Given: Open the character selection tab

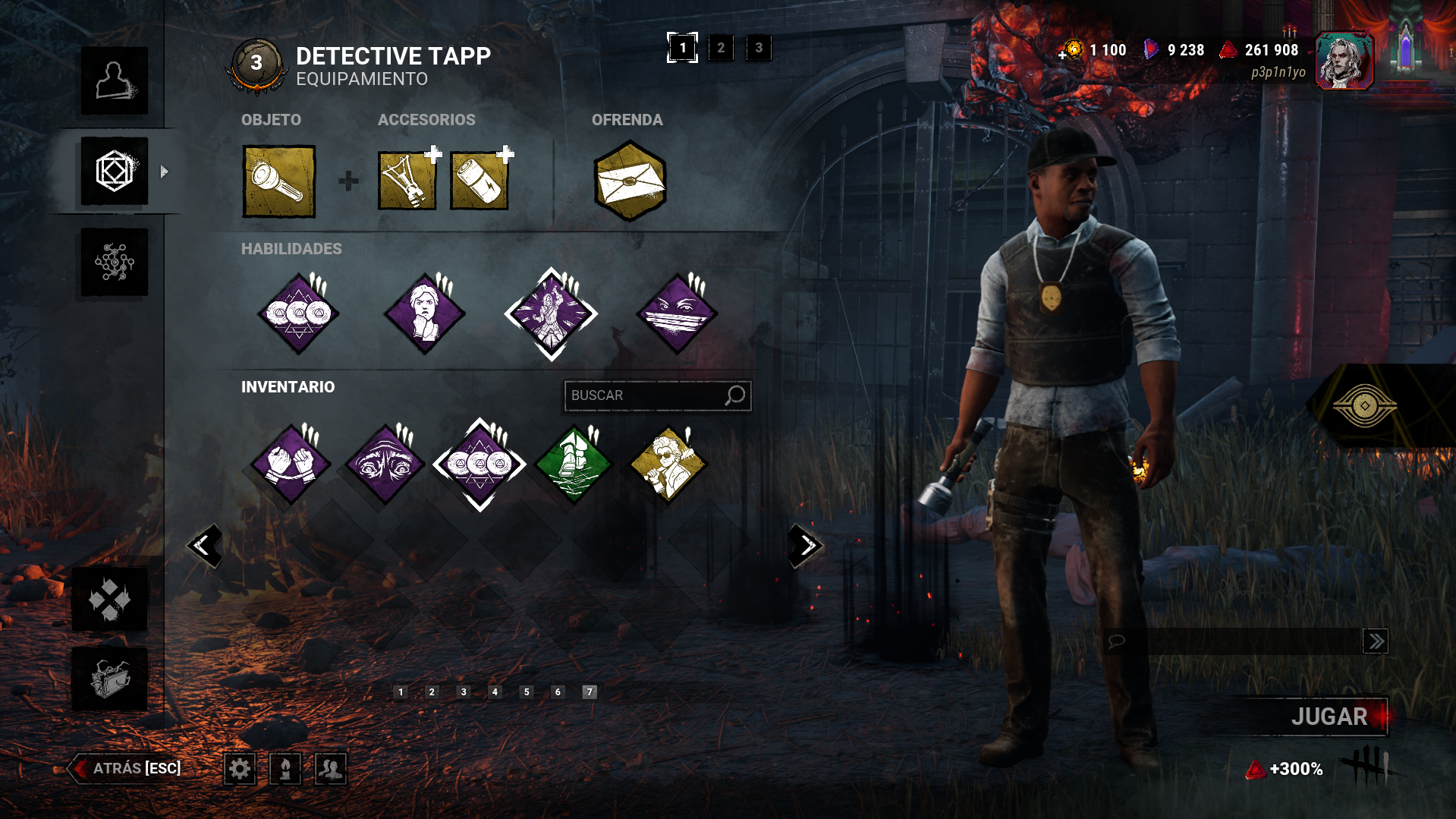Looking at the screenshot, I should [115, 80].
